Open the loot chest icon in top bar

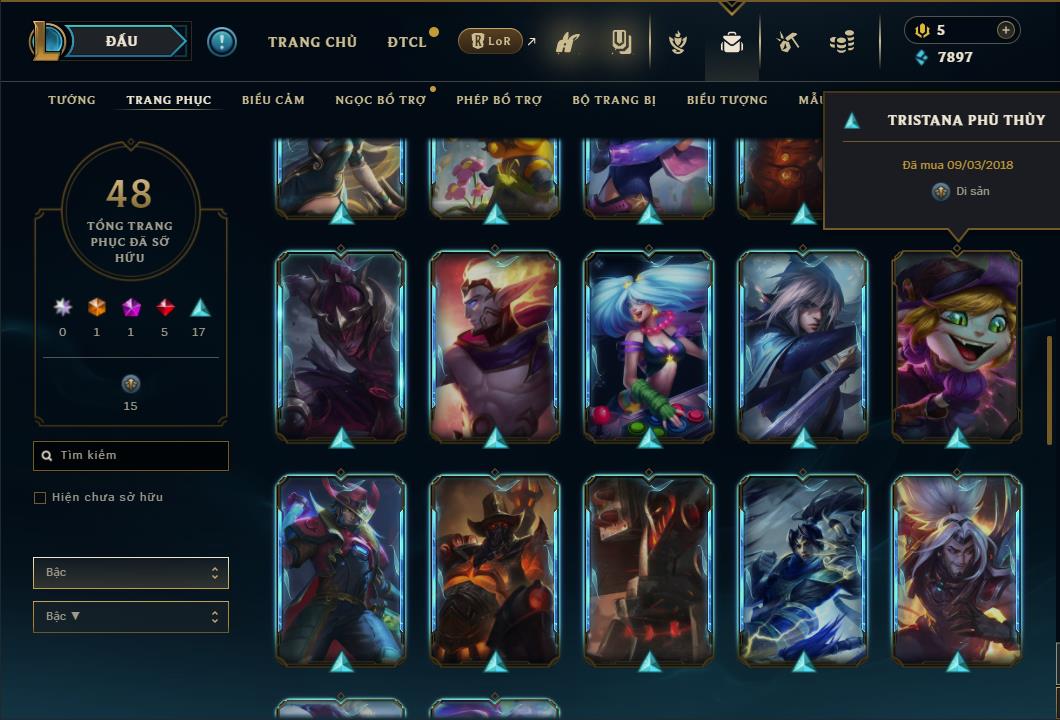(788, 42)
